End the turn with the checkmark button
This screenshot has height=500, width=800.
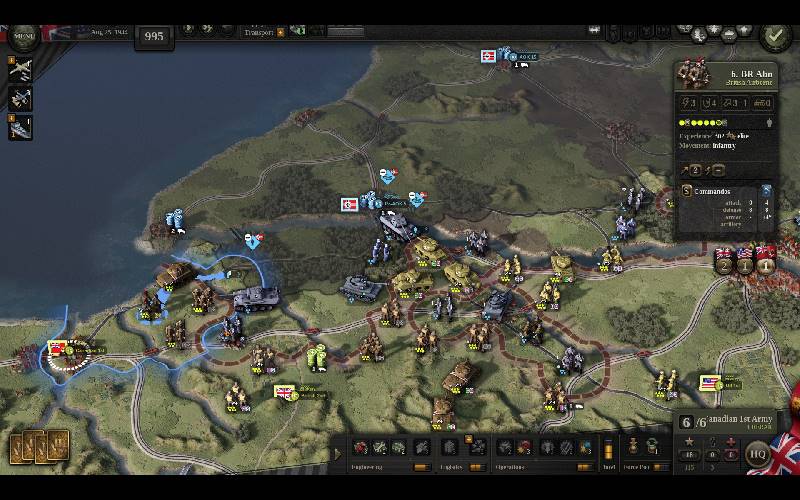pyautogui.click(x=773, y=36)
